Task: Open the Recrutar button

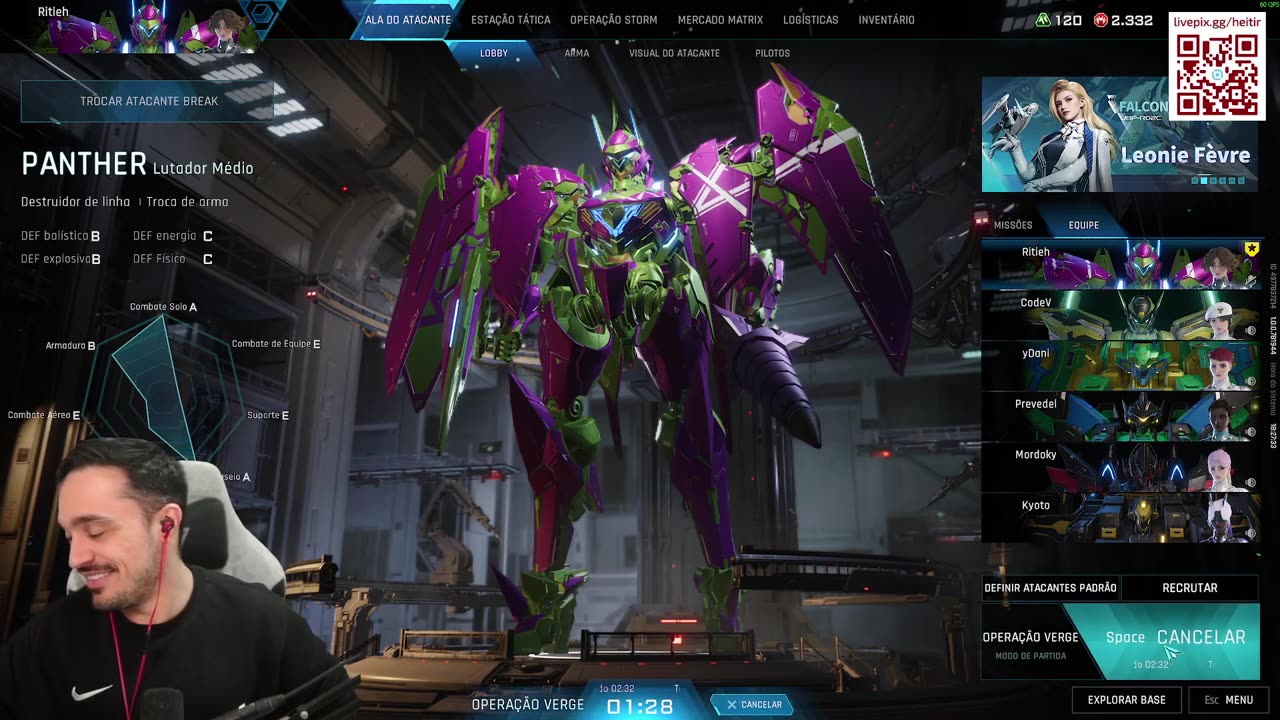Action: point(1189,588)
